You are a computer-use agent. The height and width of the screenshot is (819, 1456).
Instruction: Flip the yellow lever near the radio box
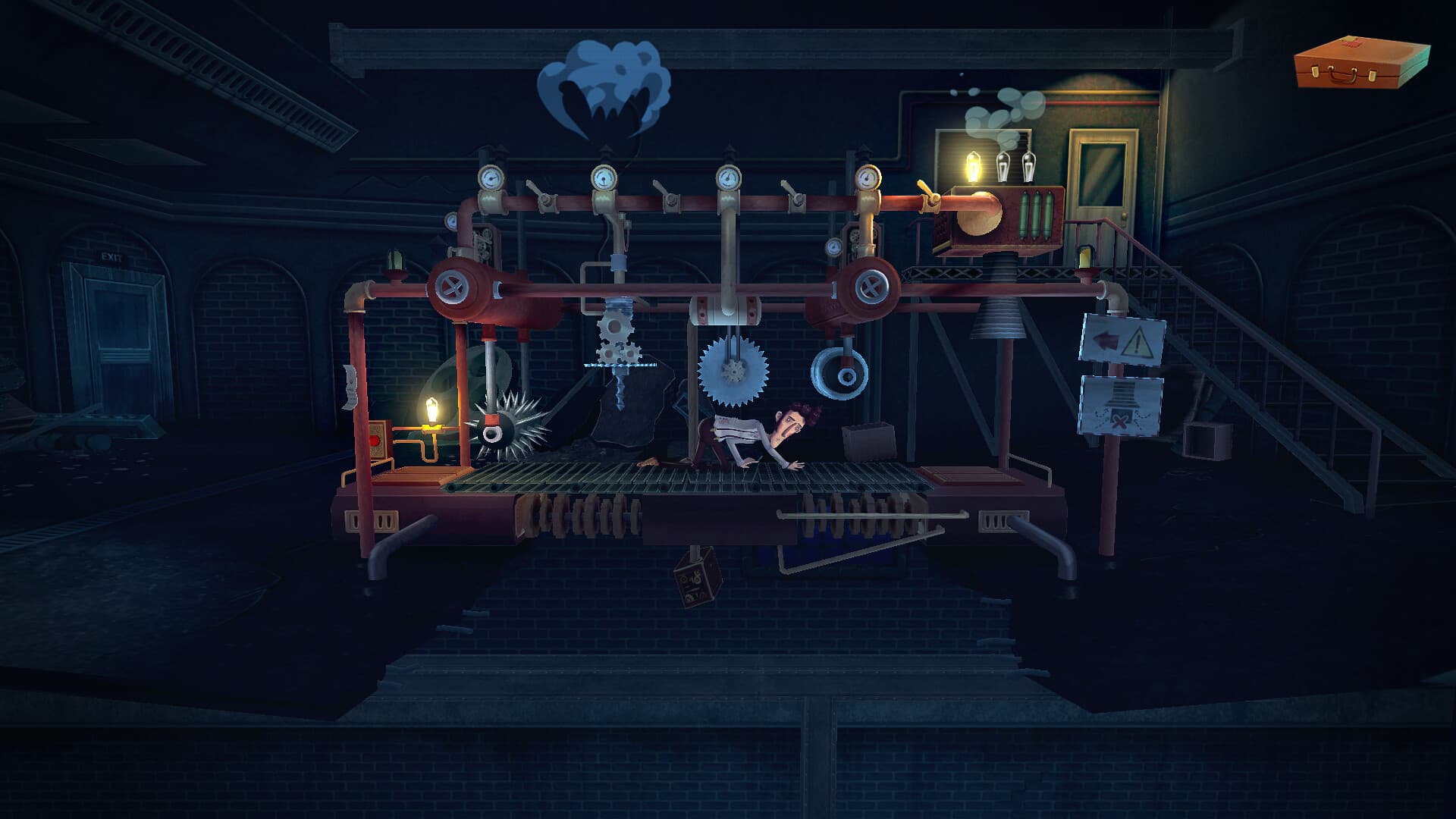coord(927,191)
